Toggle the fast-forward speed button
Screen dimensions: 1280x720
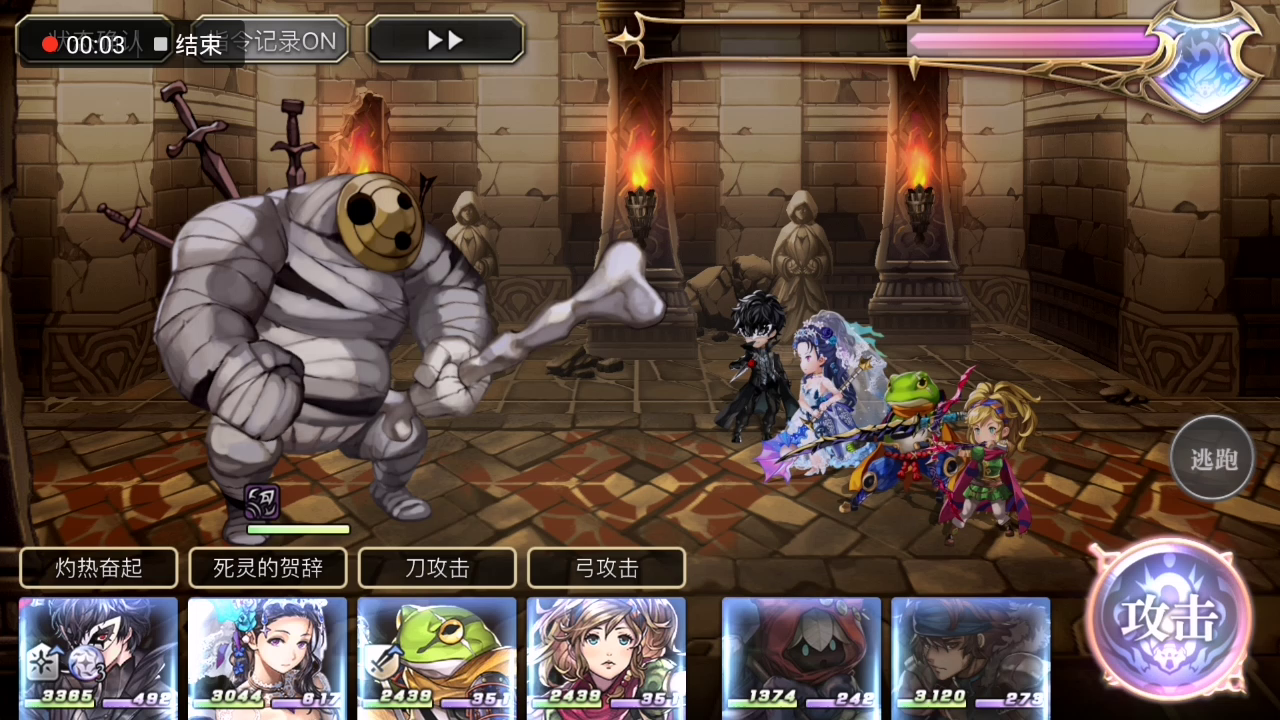click(x=445, y=40)
